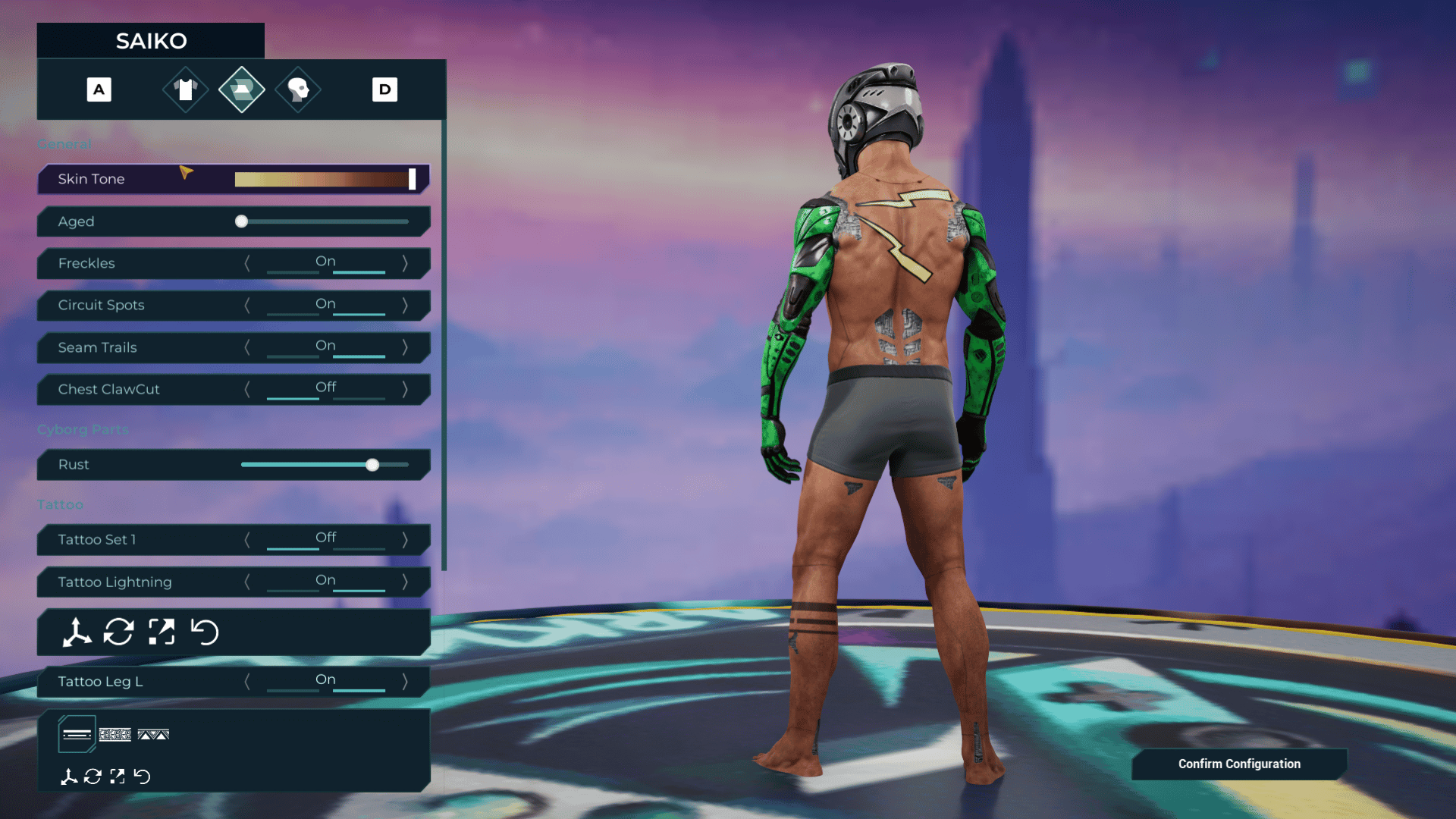
Task: Select the rotate tool for Tattoo Leg L
Action: click(x=93, y=777)
